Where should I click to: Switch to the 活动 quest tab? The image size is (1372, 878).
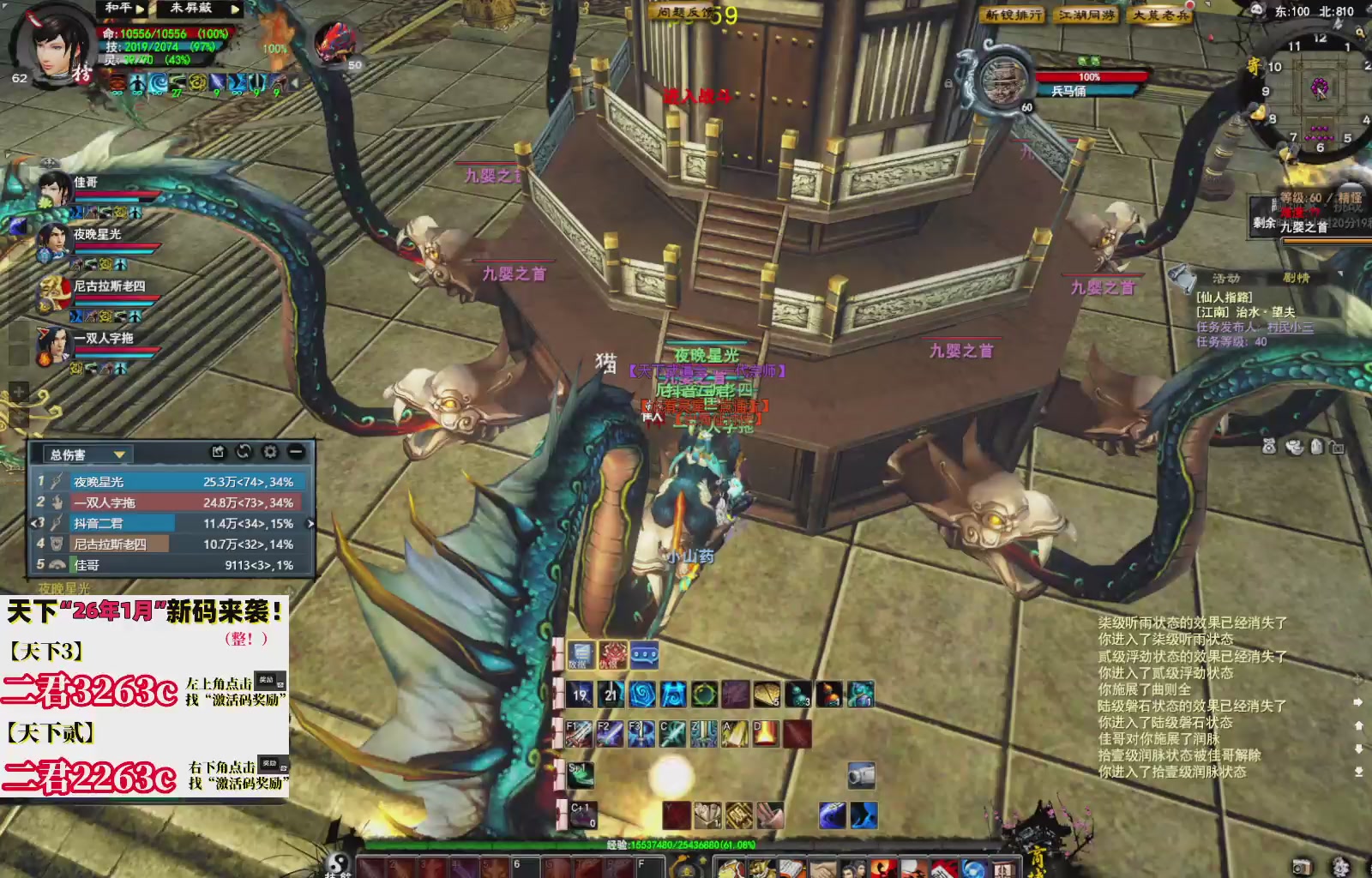[1226, 279]
